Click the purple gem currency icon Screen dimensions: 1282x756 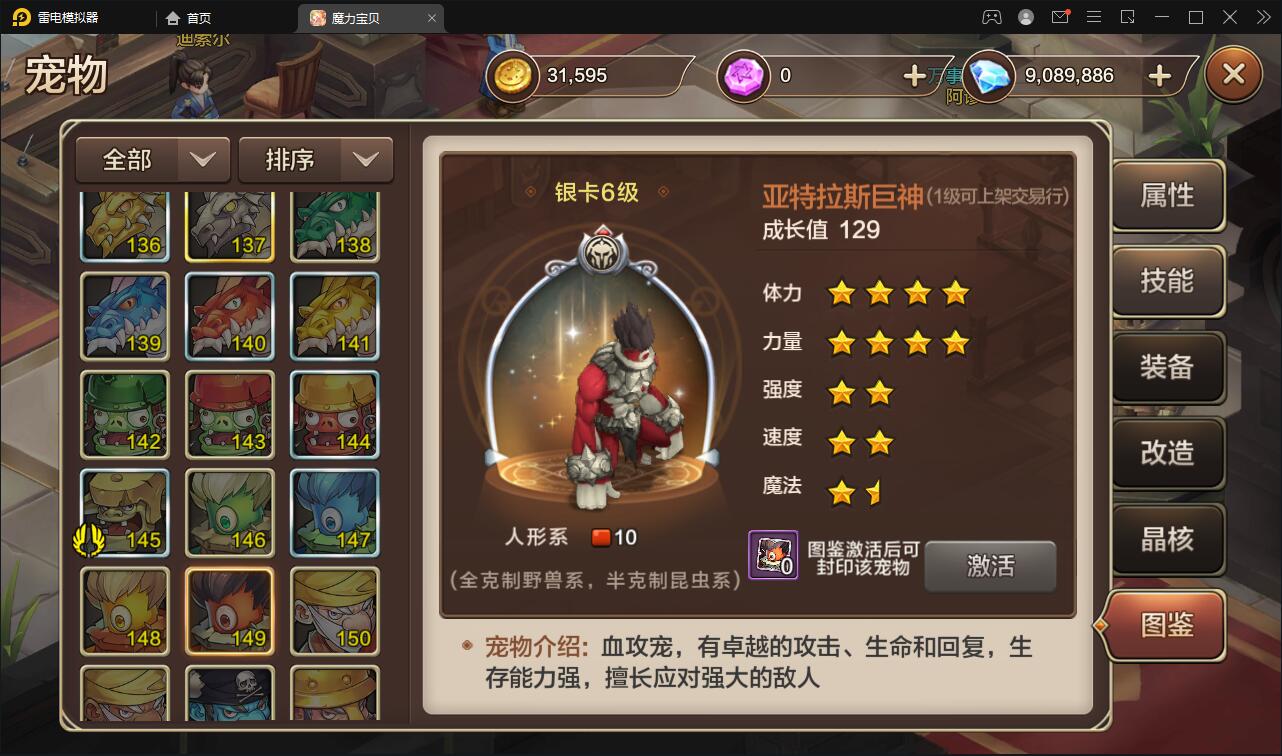pos(743,75)
